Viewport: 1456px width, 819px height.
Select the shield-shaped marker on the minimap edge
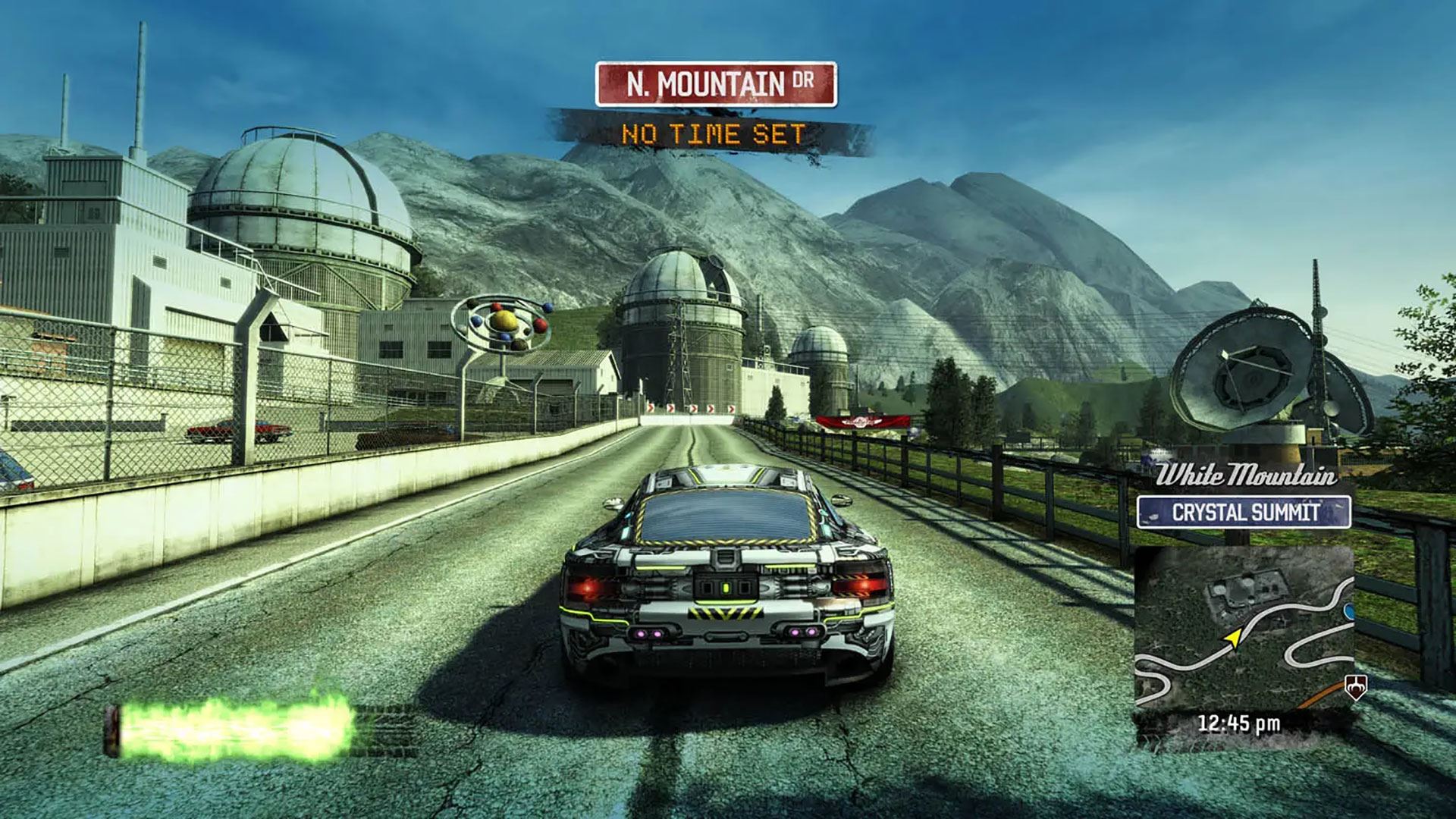point(1354,687)
